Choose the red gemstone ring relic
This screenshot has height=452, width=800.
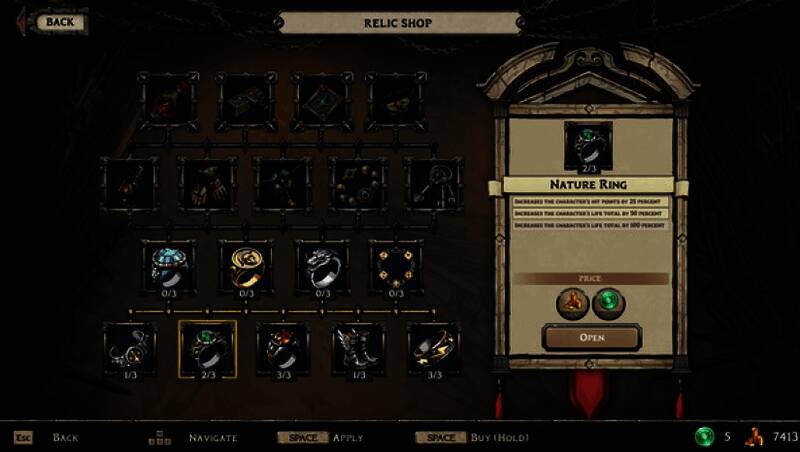click(x=283, y=346)
